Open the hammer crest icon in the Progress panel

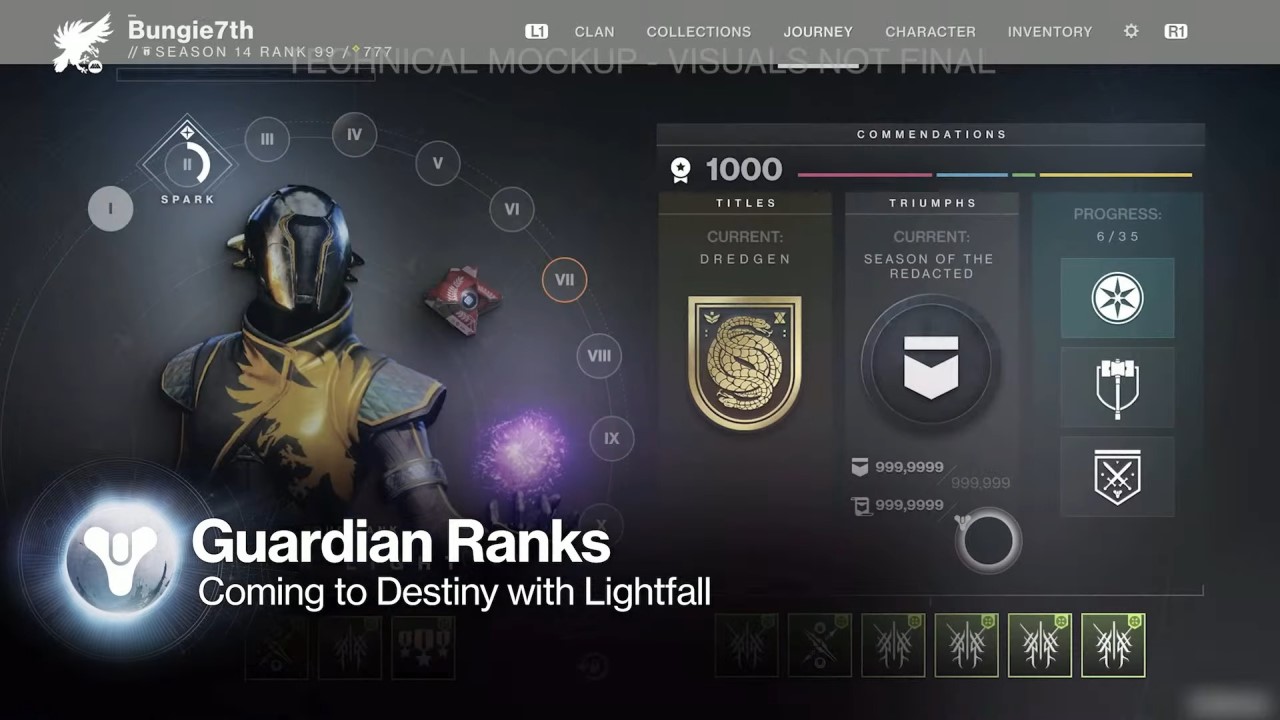coord(1117,388)
